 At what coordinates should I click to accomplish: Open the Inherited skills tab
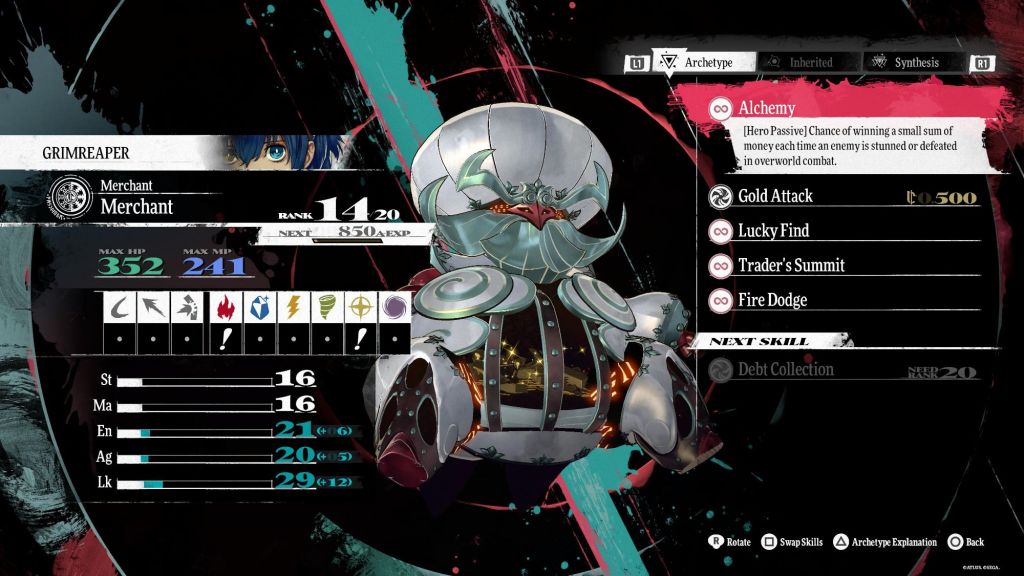click(800, 62)
